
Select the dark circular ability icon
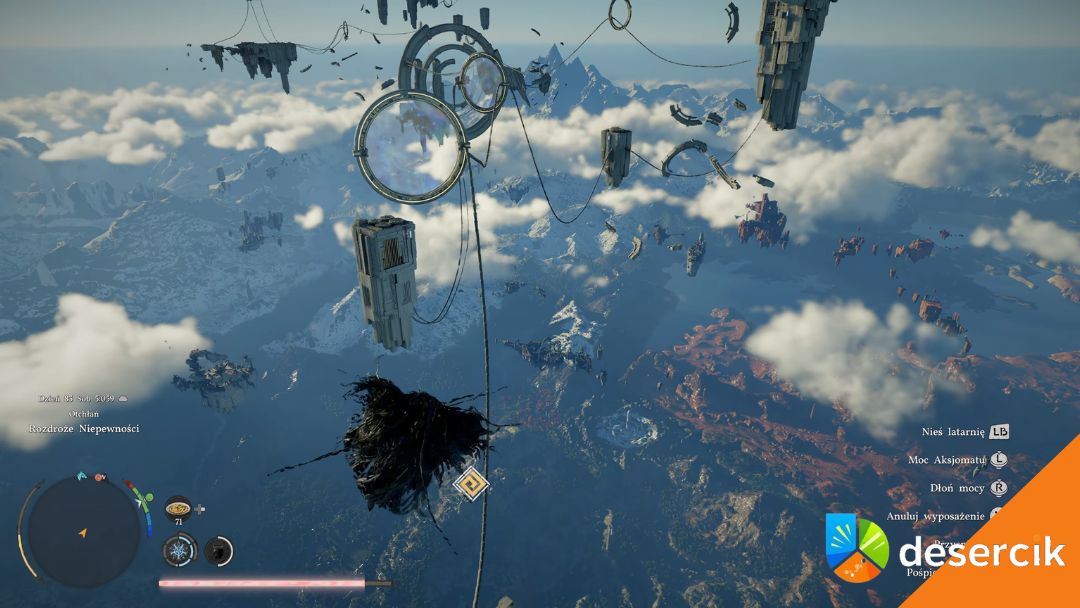pyautogui.click(x=218, y=549)
